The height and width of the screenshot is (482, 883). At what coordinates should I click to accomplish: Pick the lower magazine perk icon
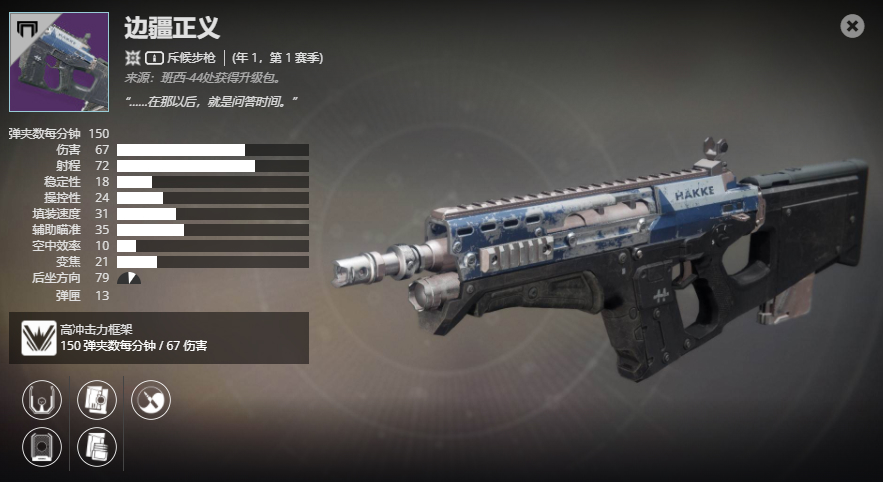97,445
